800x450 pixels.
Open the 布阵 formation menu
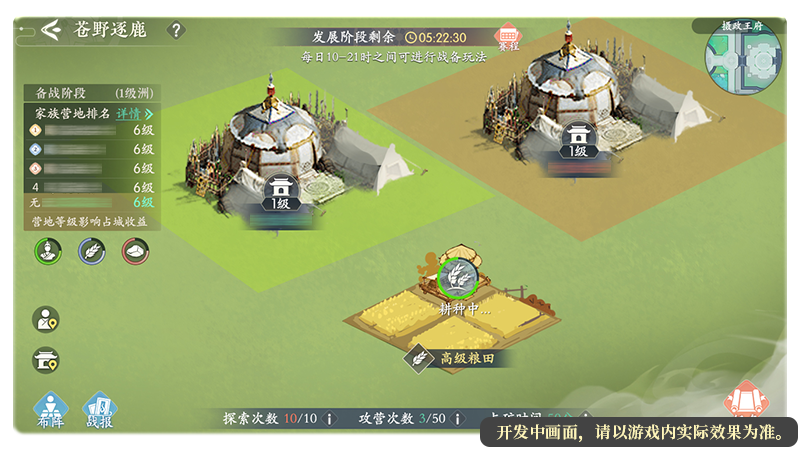pos(50,410)
